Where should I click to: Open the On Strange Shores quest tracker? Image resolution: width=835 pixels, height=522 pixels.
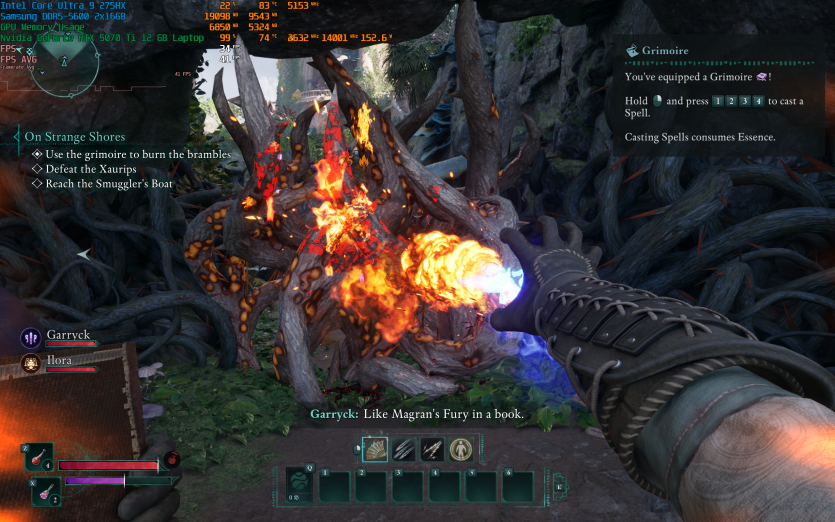[x=75, y=137]
